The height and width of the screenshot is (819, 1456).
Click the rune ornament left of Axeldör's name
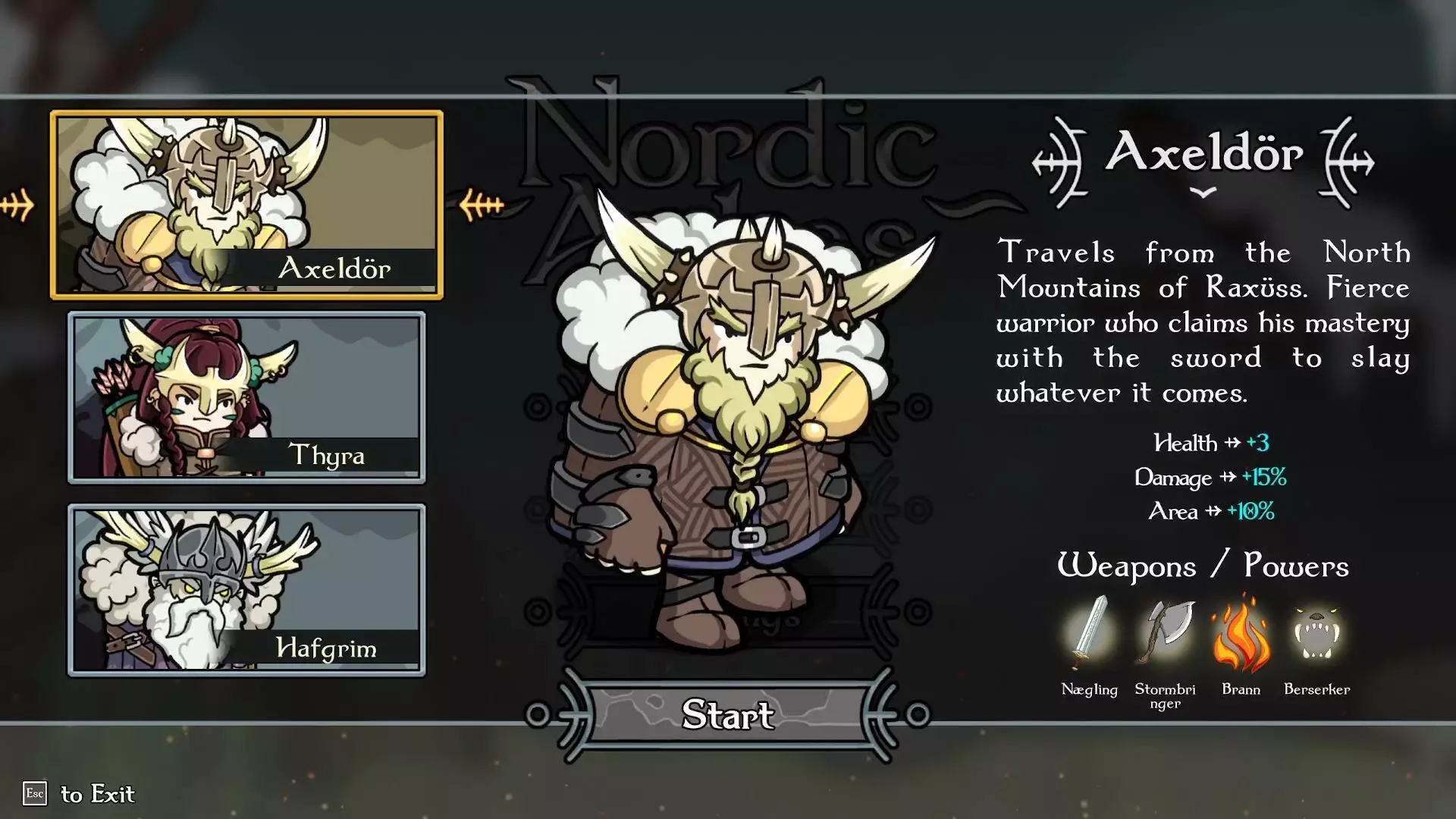coord(1059,159)
